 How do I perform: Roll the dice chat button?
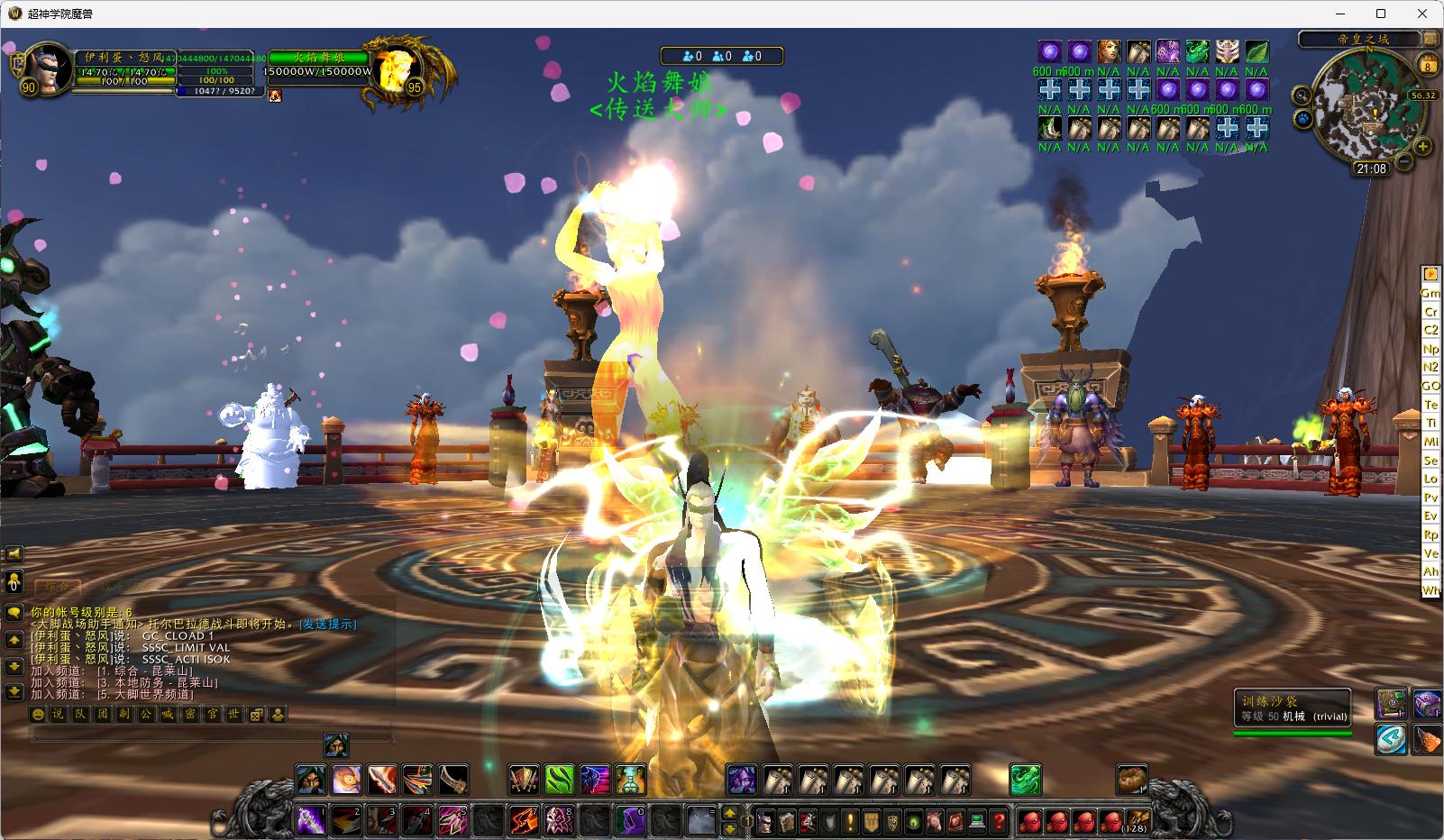point(256,715)
